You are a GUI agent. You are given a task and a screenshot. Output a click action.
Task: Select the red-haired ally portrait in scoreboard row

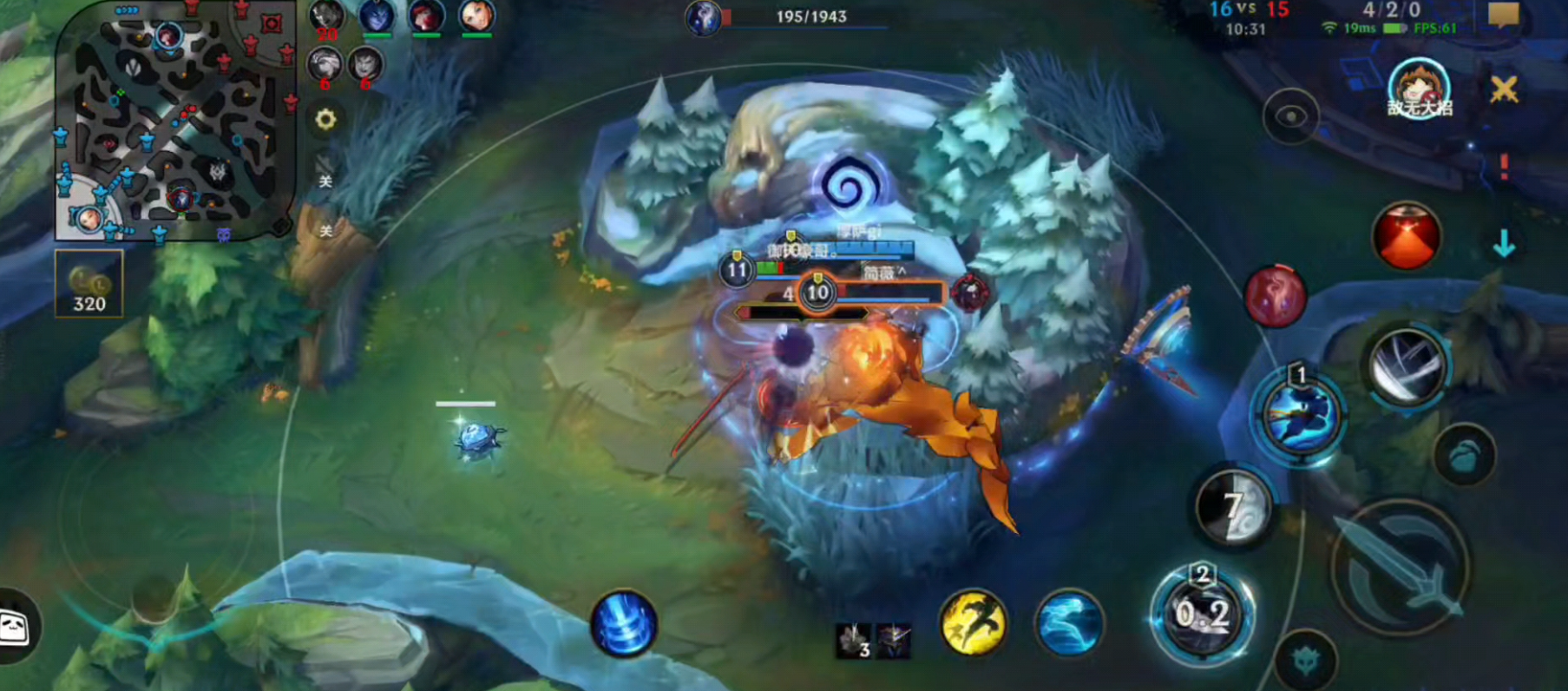coord(426,16)
